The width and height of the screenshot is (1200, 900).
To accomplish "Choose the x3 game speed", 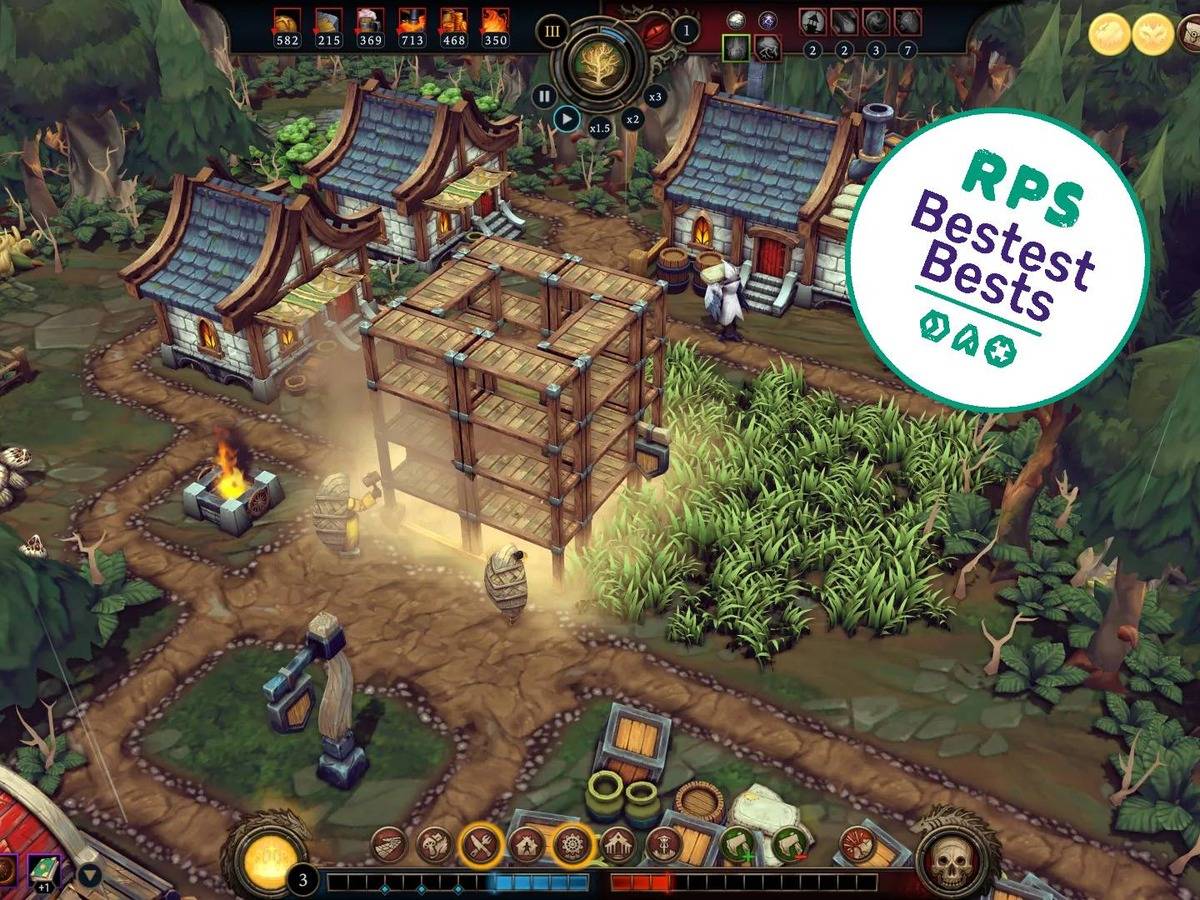I will 655,96.
